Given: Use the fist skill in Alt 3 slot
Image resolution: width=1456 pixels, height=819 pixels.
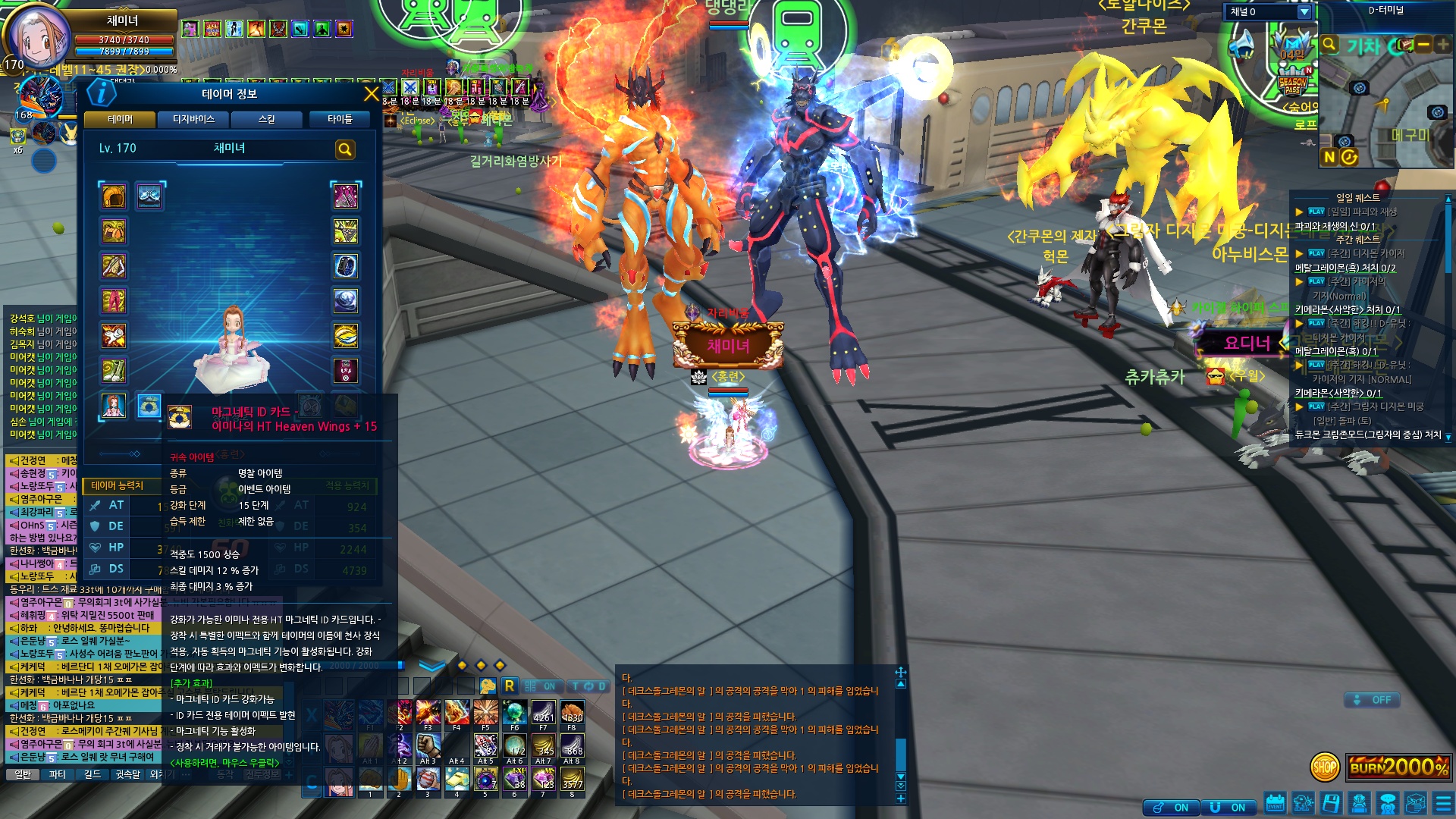Looking at the screenshot, I should [428, 745].
